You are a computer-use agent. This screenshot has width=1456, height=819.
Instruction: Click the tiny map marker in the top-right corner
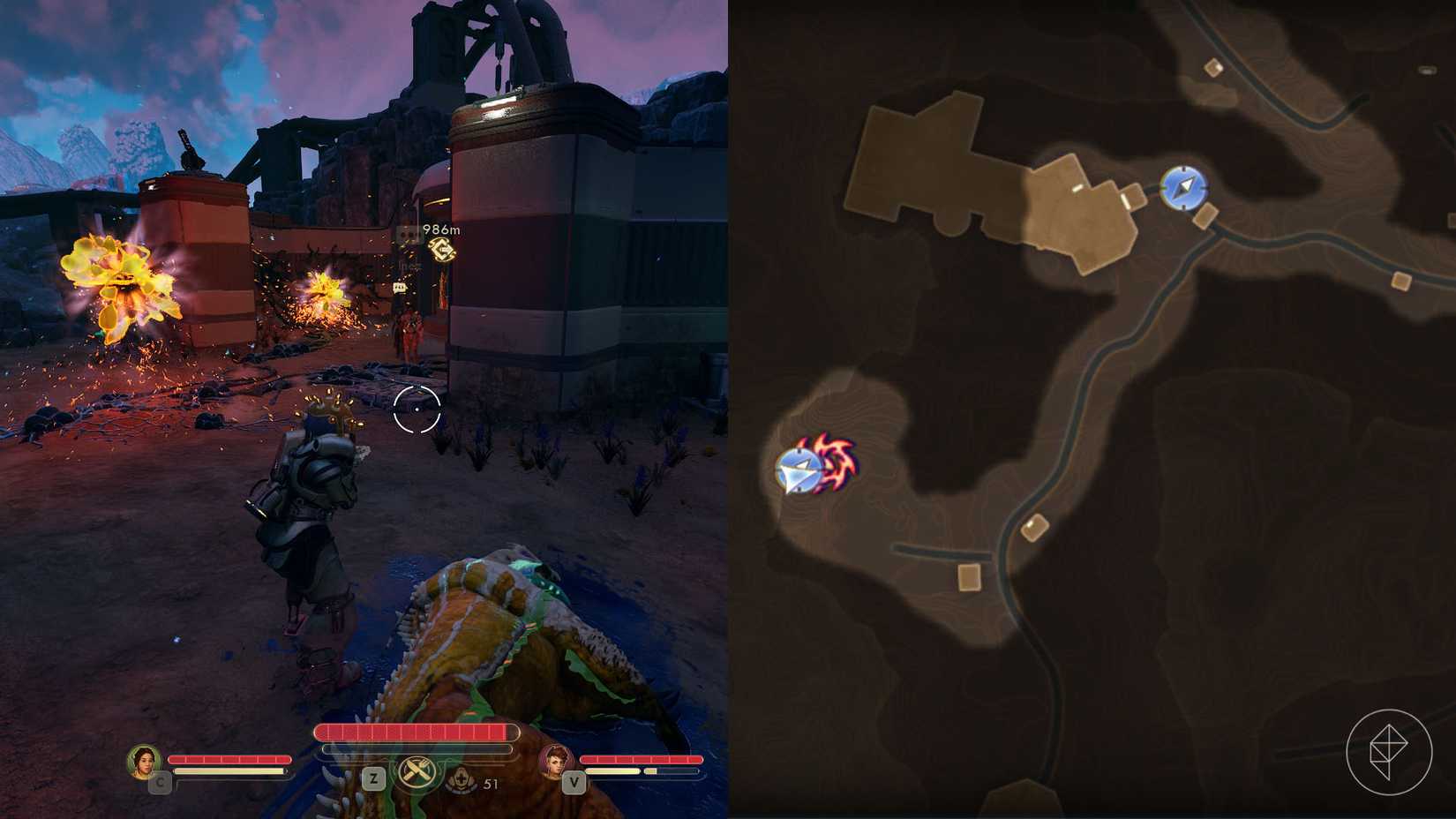pyautogui.click(x=1427, y=70)
